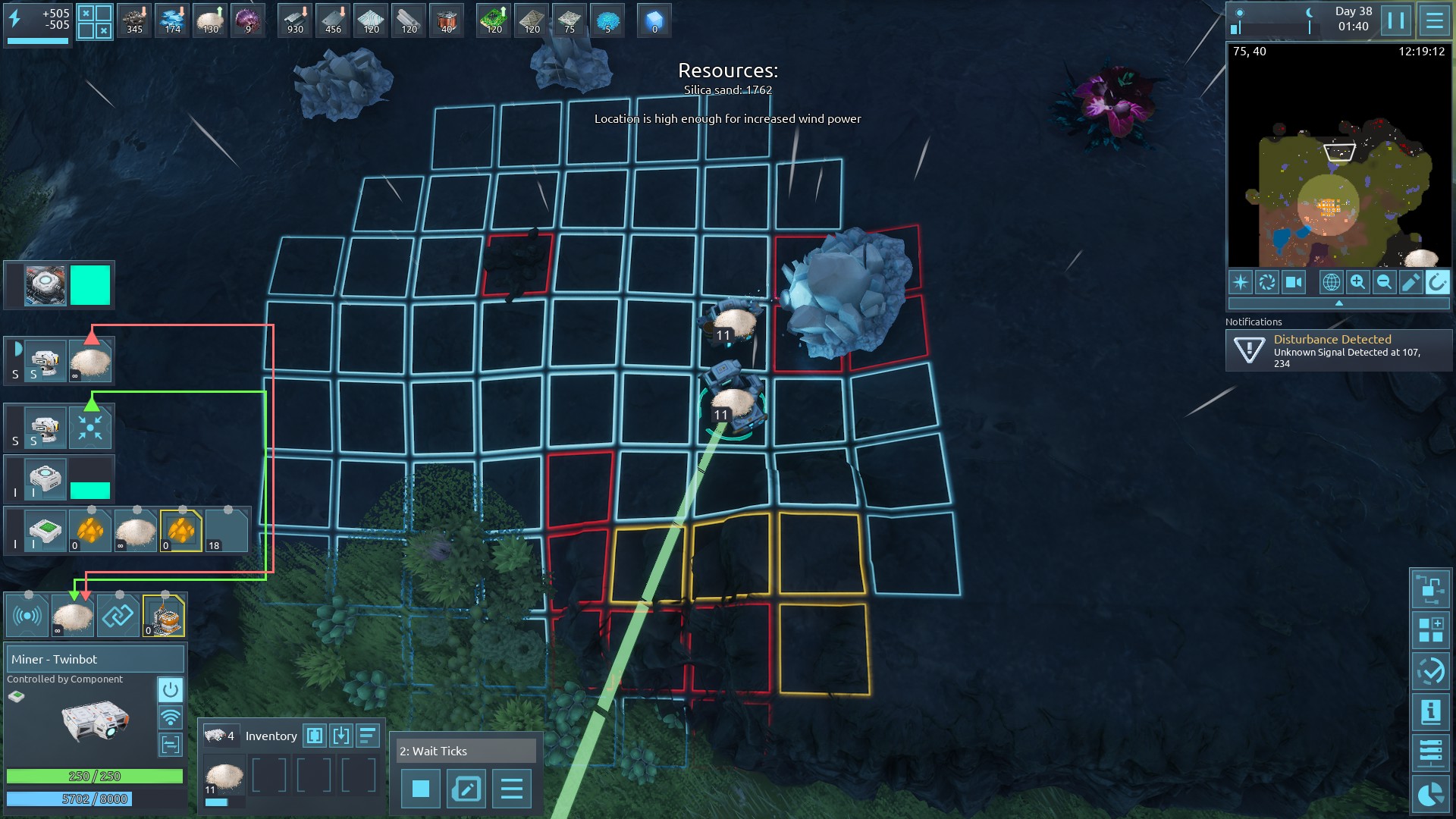1456x819 pixels.
Task: Open the codex info book
Action: pyautogui.click(x=1430, y=712)
